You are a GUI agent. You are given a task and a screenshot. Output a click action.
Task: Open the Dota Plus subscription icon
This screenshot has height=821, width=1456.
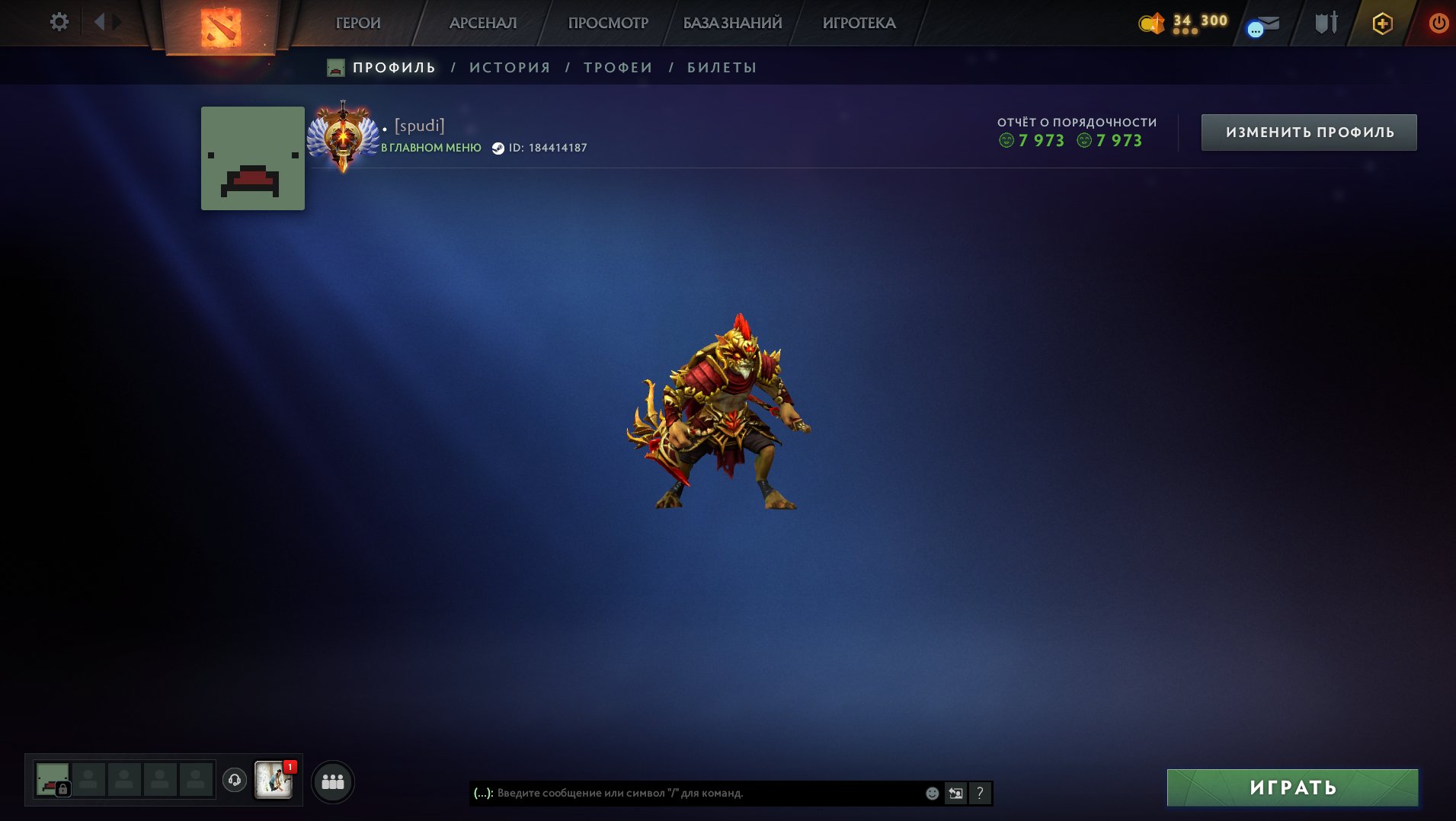(1382, 23)
